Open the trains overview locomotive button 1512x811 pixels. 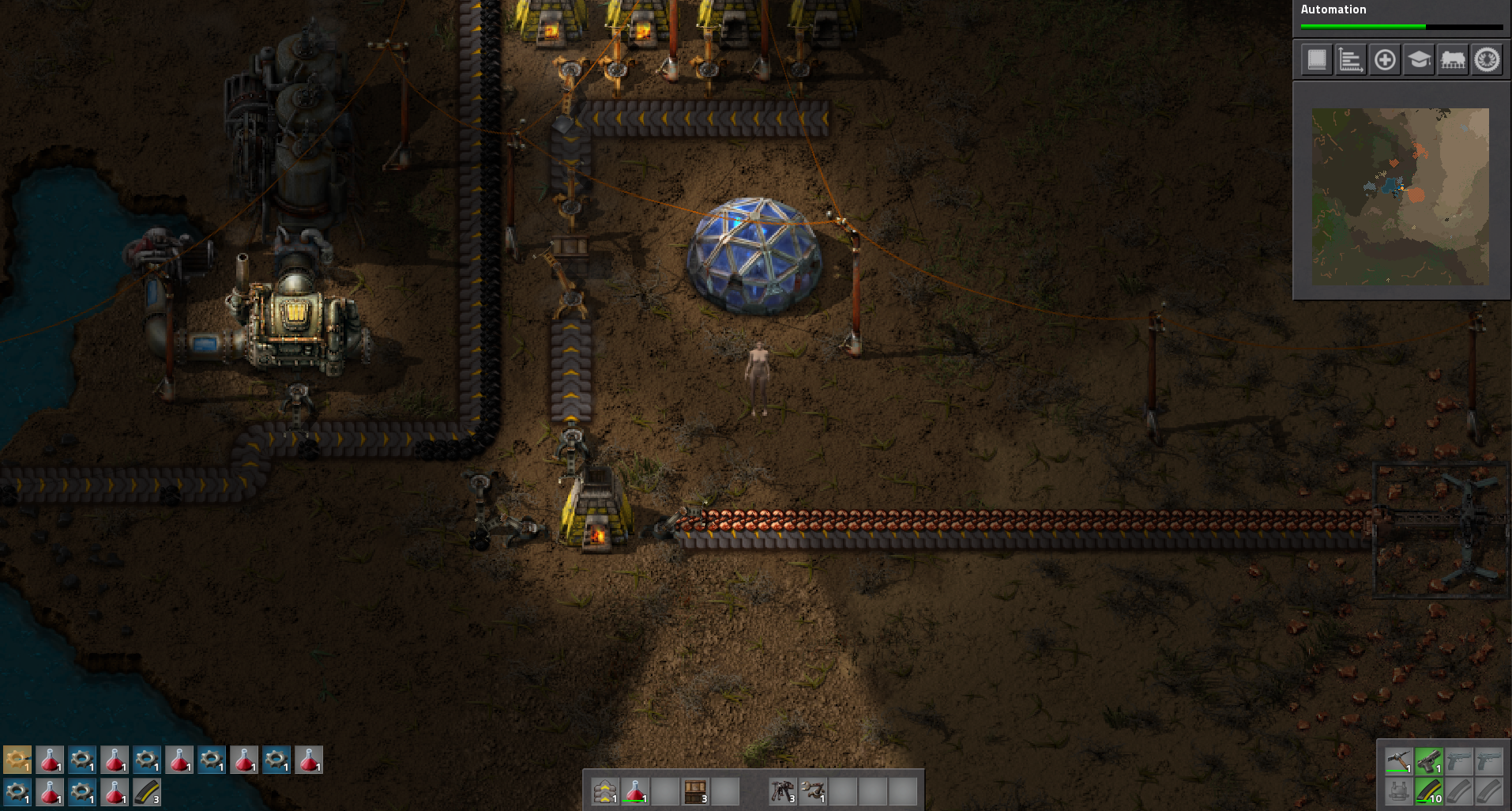pos(1453,60)
